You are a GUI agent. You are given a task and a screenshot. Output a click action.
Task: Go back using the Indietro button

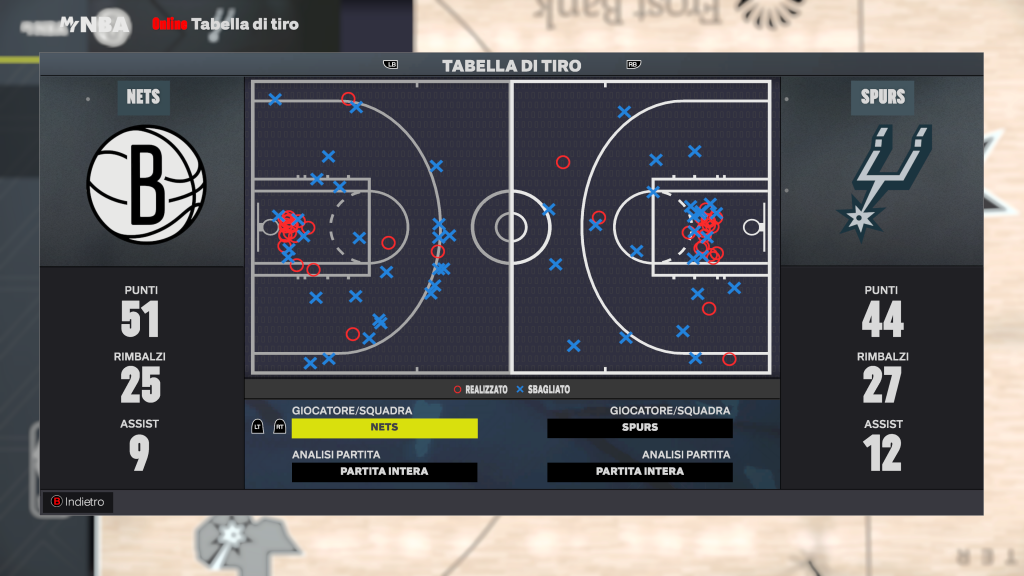77,502
